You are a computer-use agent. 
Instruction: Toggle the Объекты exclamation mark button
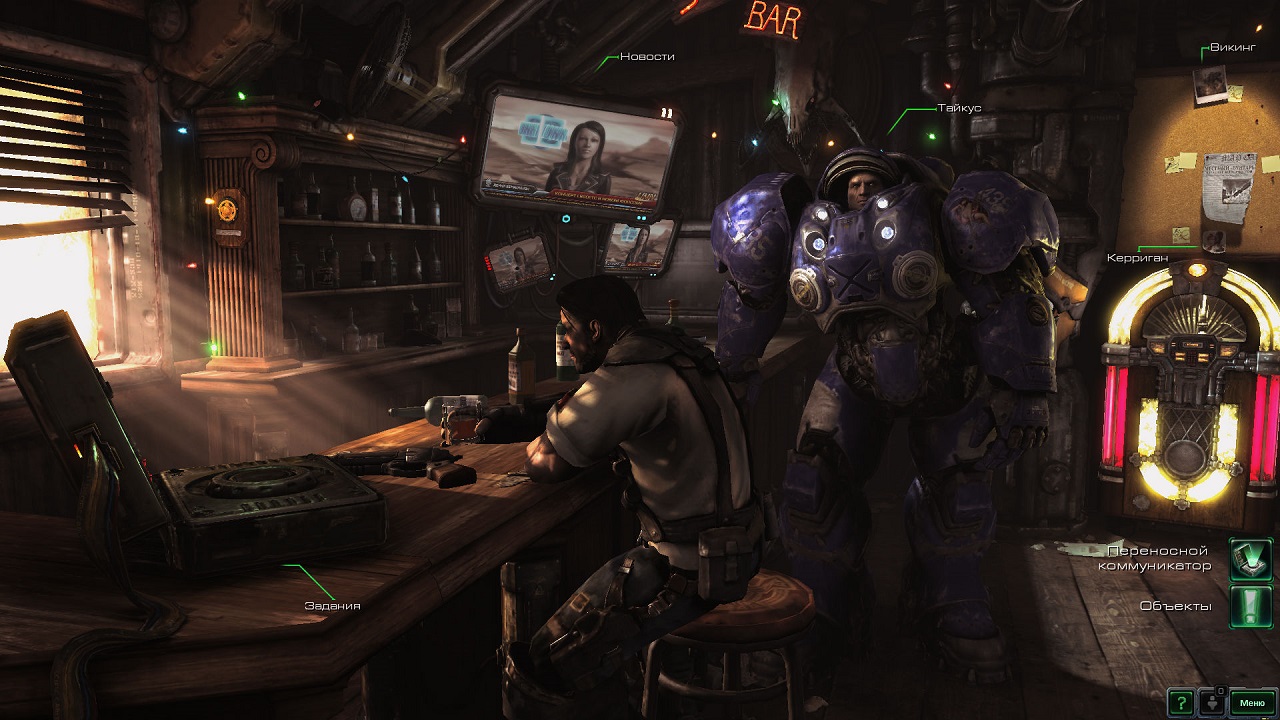[1249, 606]
